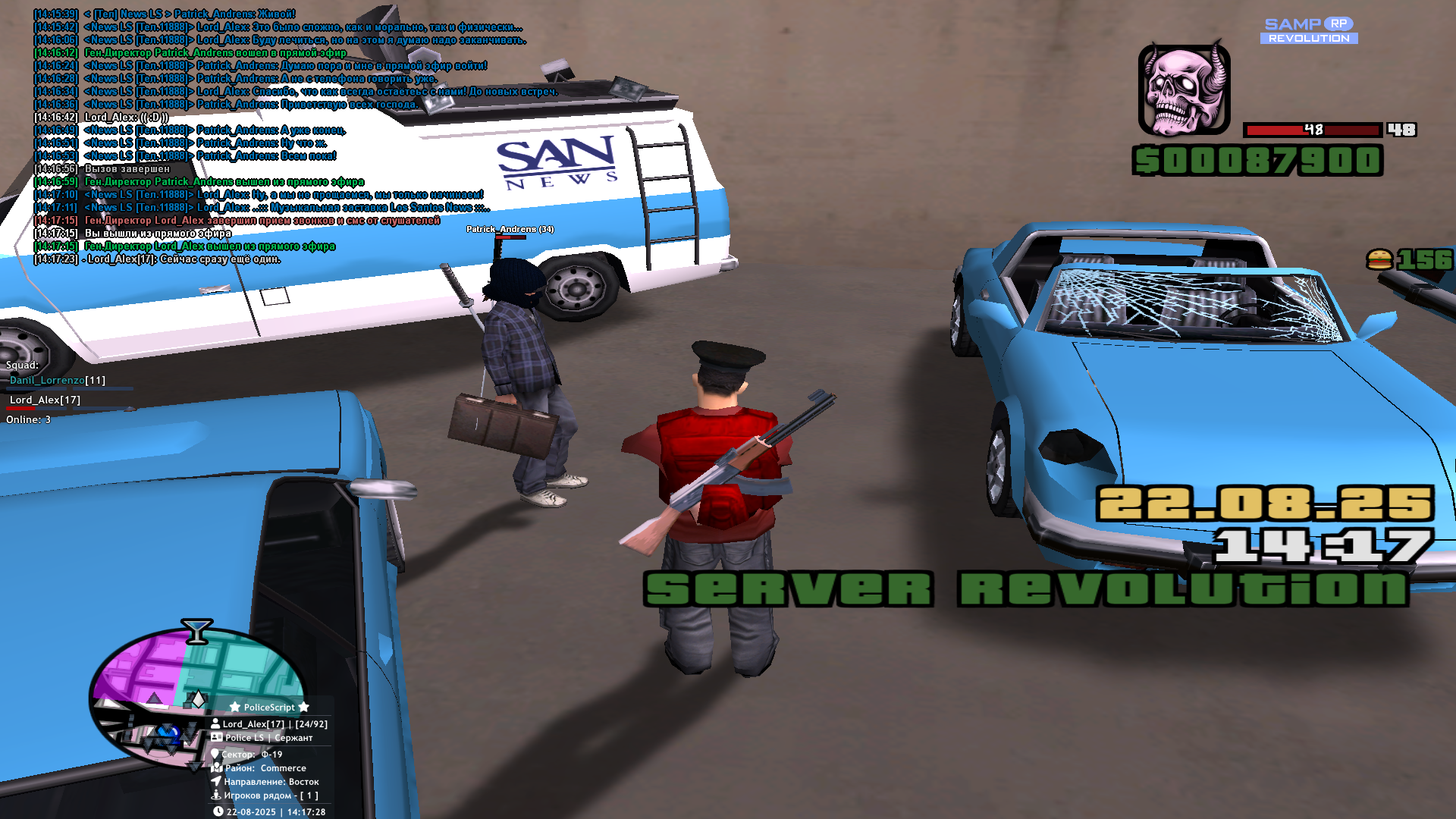Click the cocktail glass marker on minimap
This screenshot has height=819, width=1456.
pos(197,631)
